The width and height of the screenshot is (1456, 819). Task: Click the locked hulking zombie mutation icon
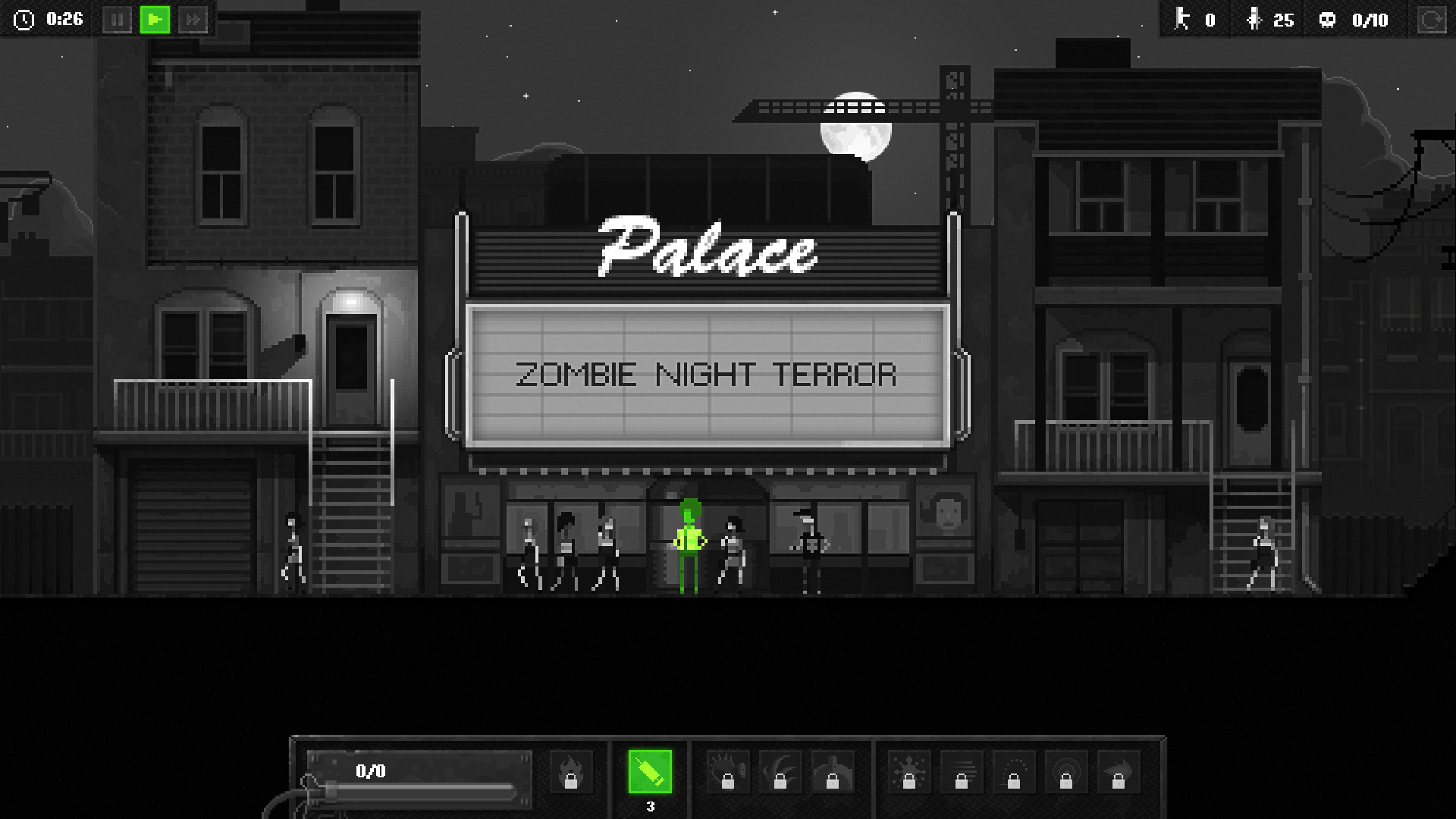pyautogui.click(x=833, y=771)
